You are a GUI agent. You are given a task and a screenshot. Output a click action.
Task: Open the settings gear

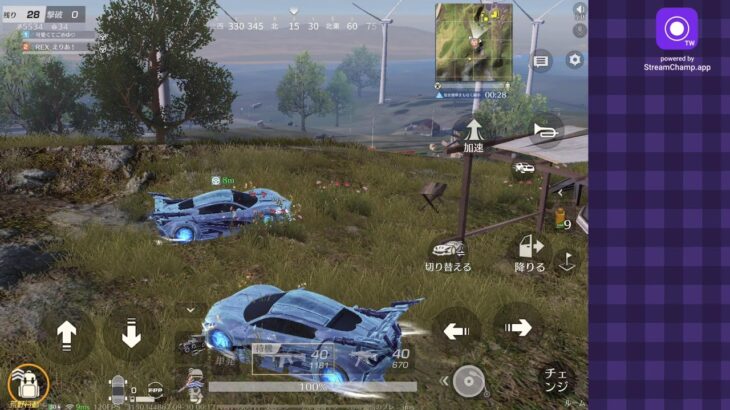(574, 60)
